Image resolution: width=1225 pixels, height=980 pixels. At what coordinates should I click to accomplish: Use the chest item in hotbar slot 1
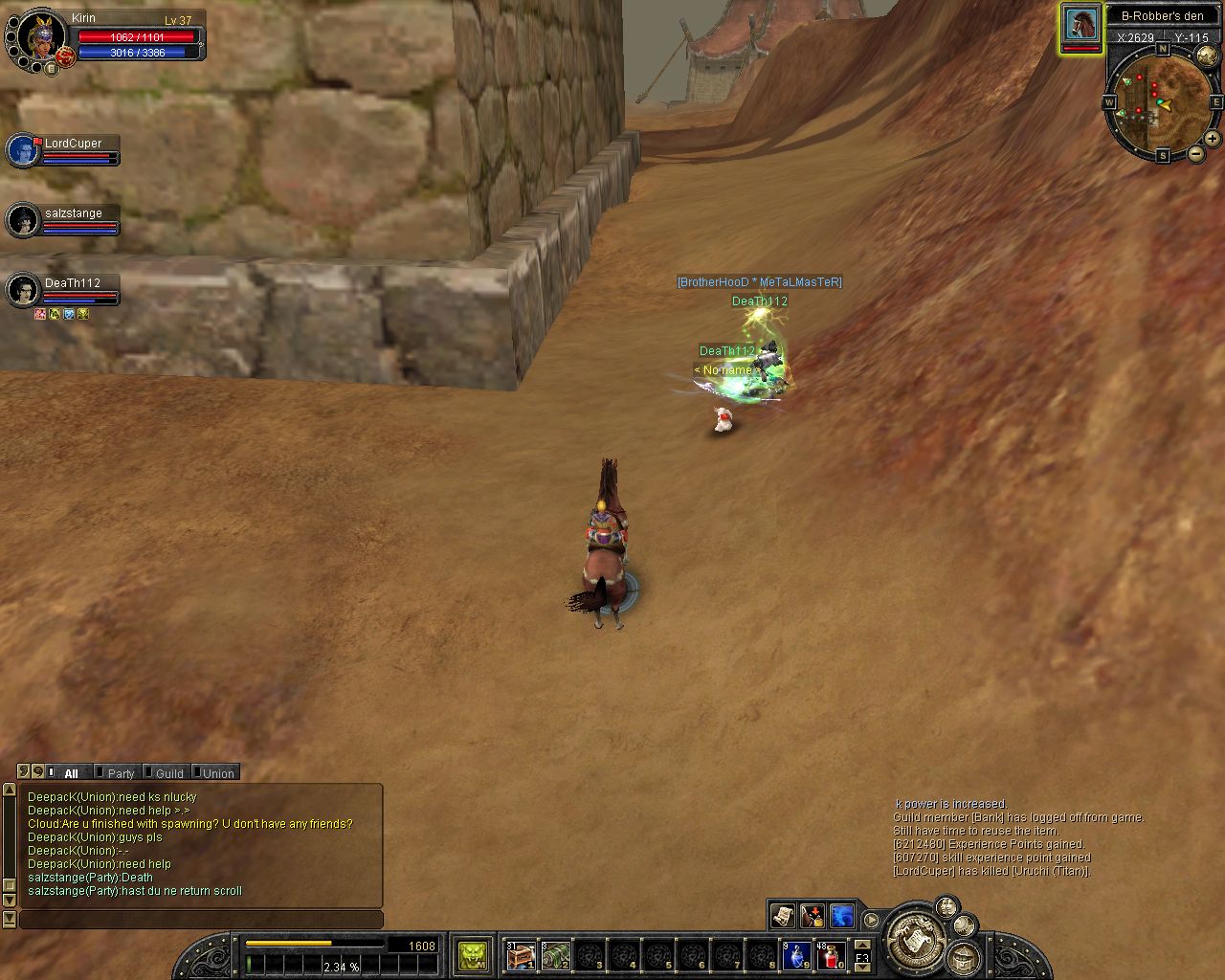coord(520,955)
